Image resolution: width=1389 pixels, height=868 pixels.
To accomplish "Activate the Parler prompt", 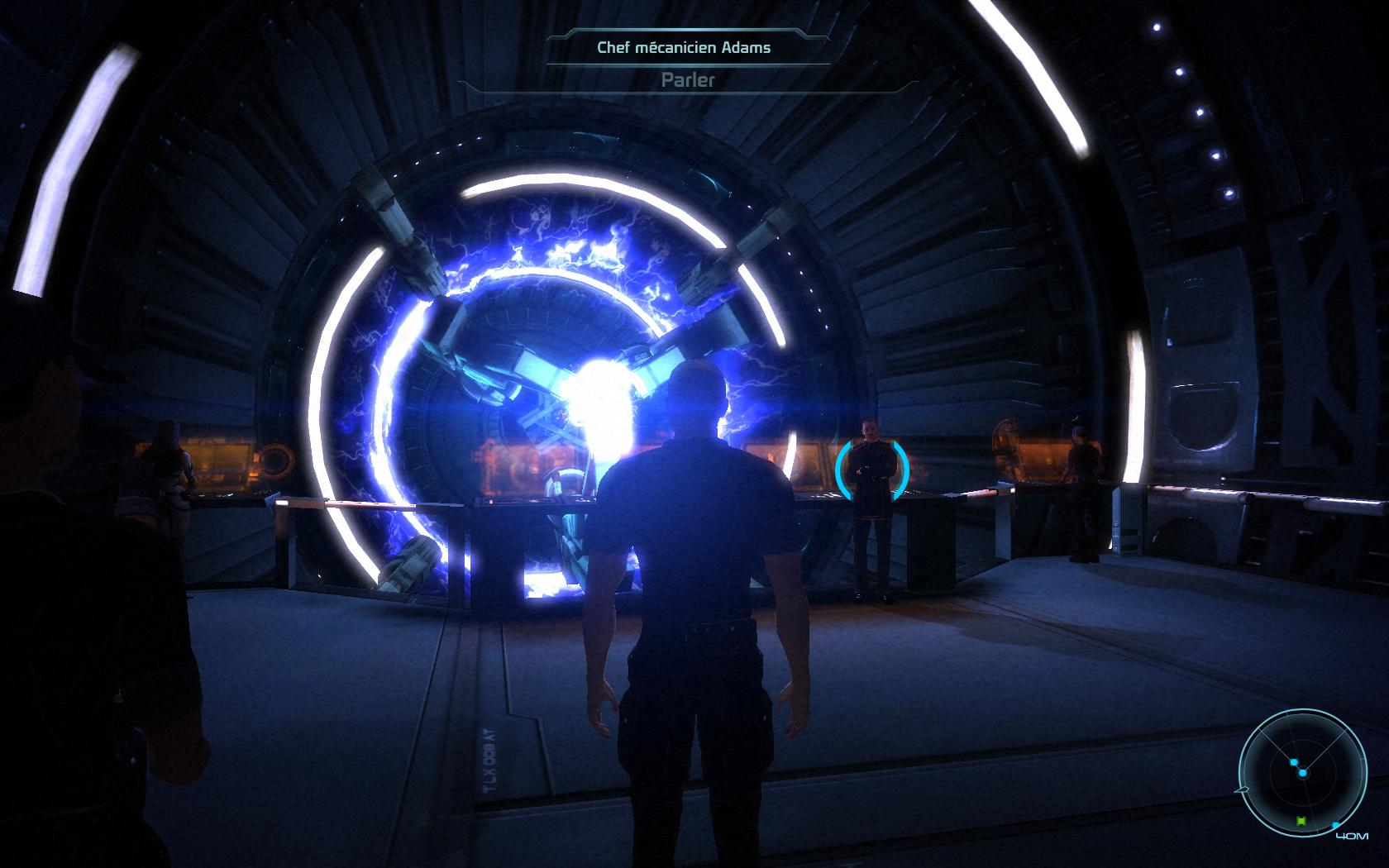I will (686, 81).
